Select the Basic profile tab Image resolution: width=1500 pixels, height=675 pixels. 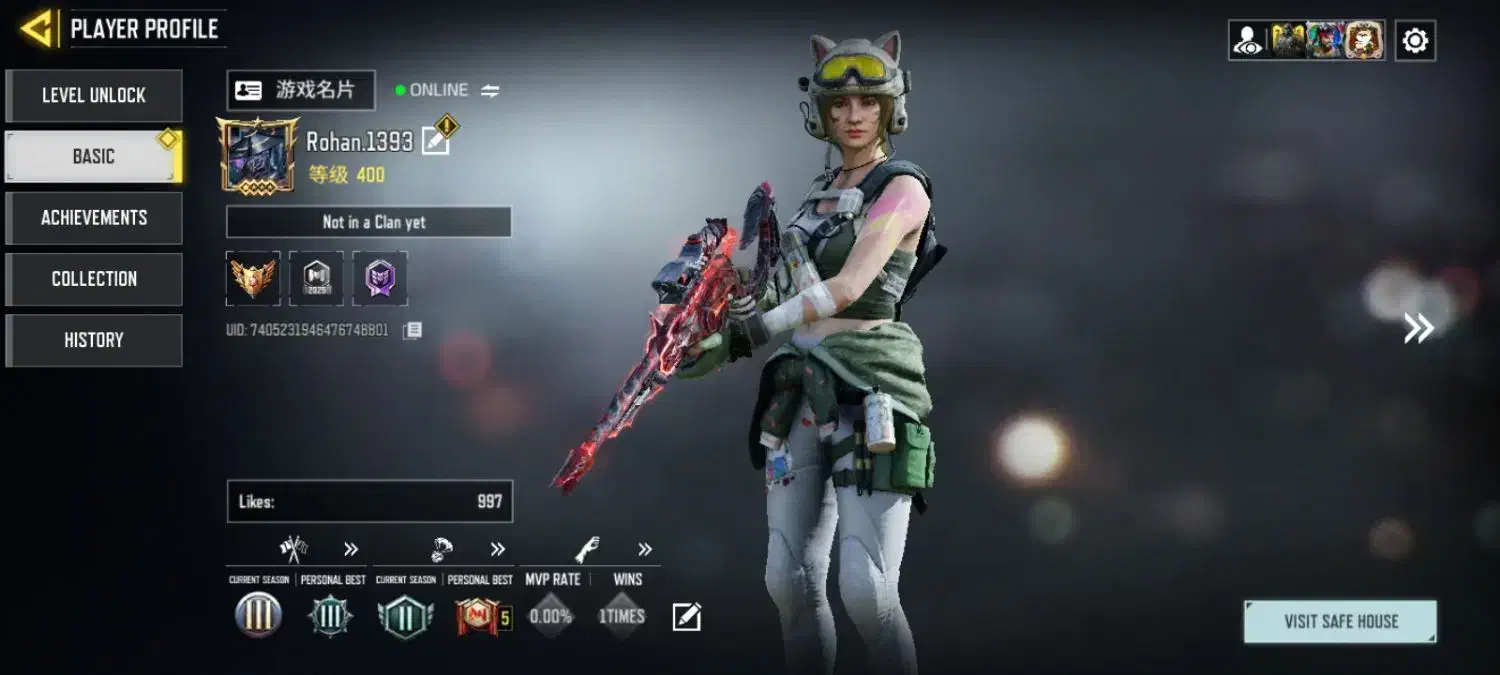pos(94,157)
